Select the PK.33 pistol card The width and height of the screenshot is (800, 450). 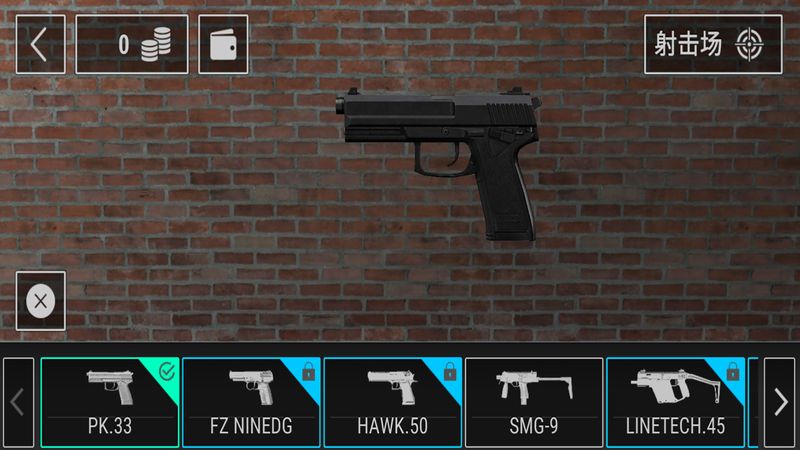coord(110,402)
